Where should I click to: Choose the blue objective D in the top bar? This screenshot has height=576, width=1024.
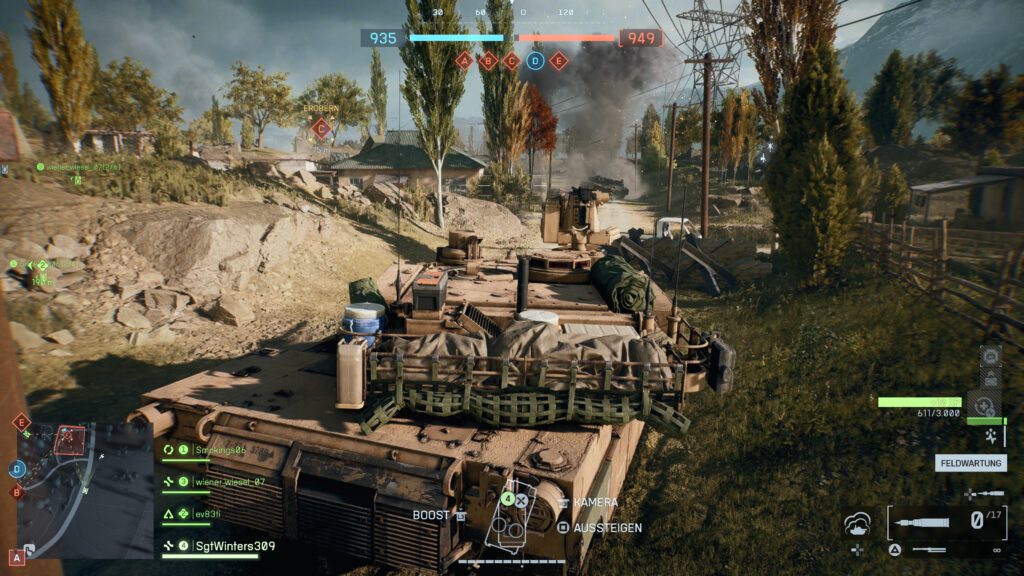coord(535,60)
